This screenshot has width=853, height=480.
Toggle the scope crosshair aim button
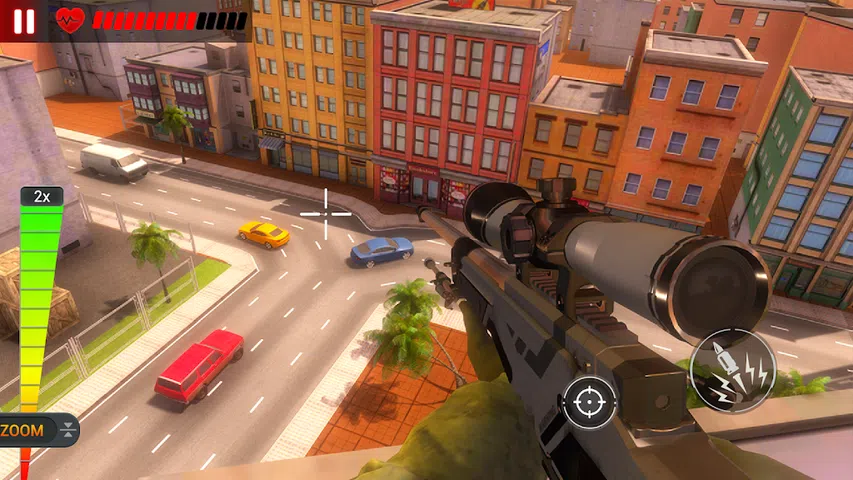[589, 402]
